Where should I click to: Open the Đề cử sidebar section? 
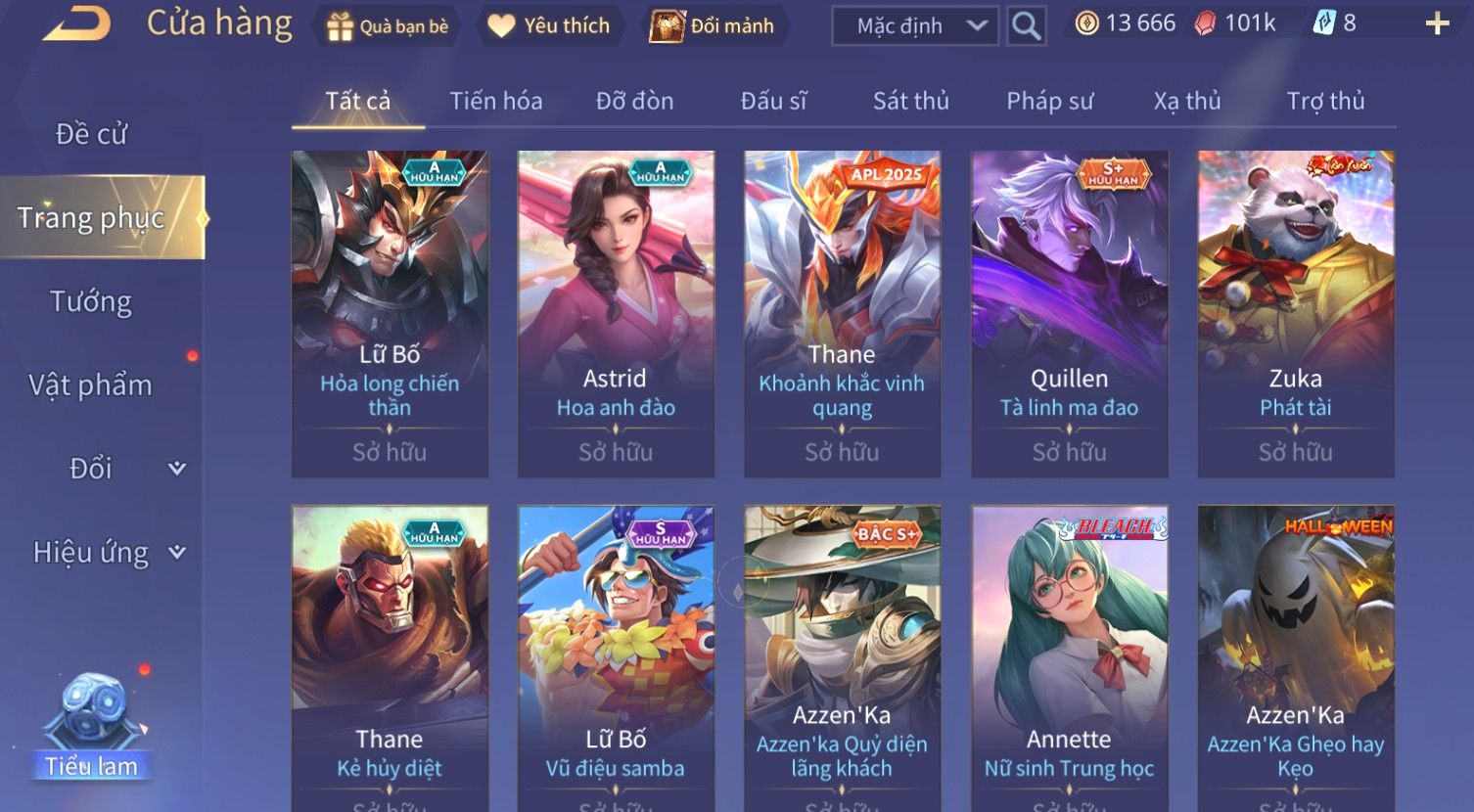tap(91, 134)
